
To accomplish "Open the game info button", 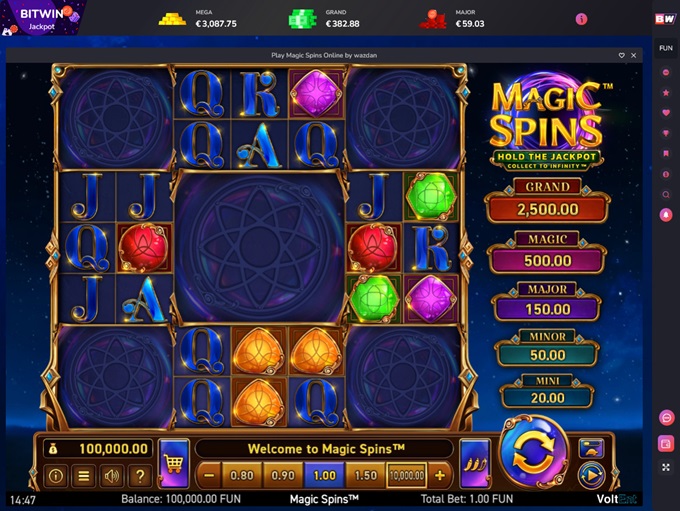I will click(x=56, y=476).
